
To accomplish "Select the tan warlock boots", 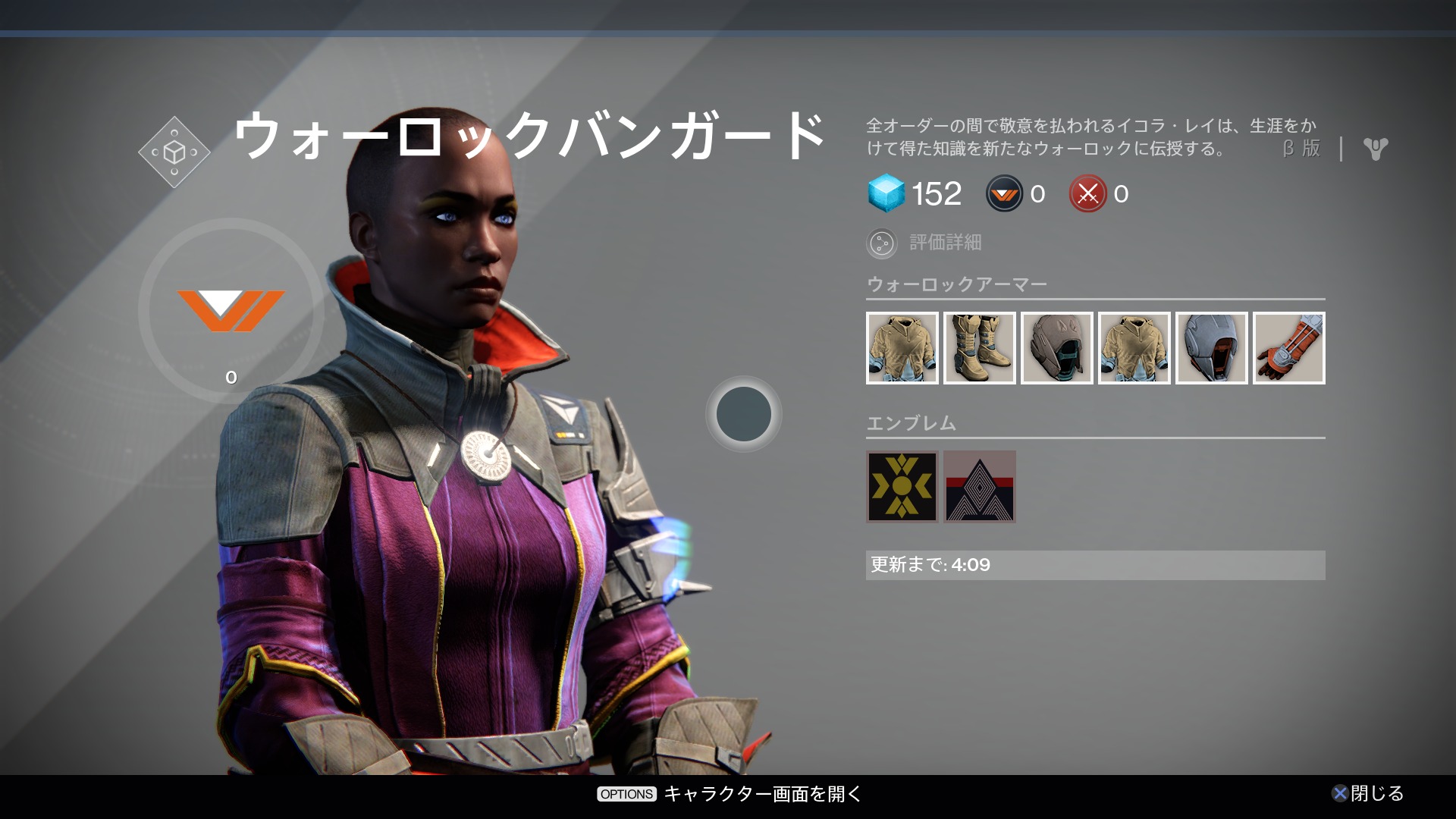I will [979, 348].
